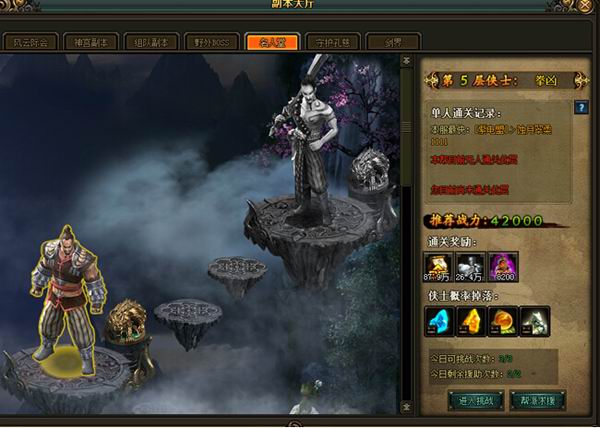Click the 进入挑战 button
The image size is (600, 428).
pyautogui.click(x=475, y=398)
